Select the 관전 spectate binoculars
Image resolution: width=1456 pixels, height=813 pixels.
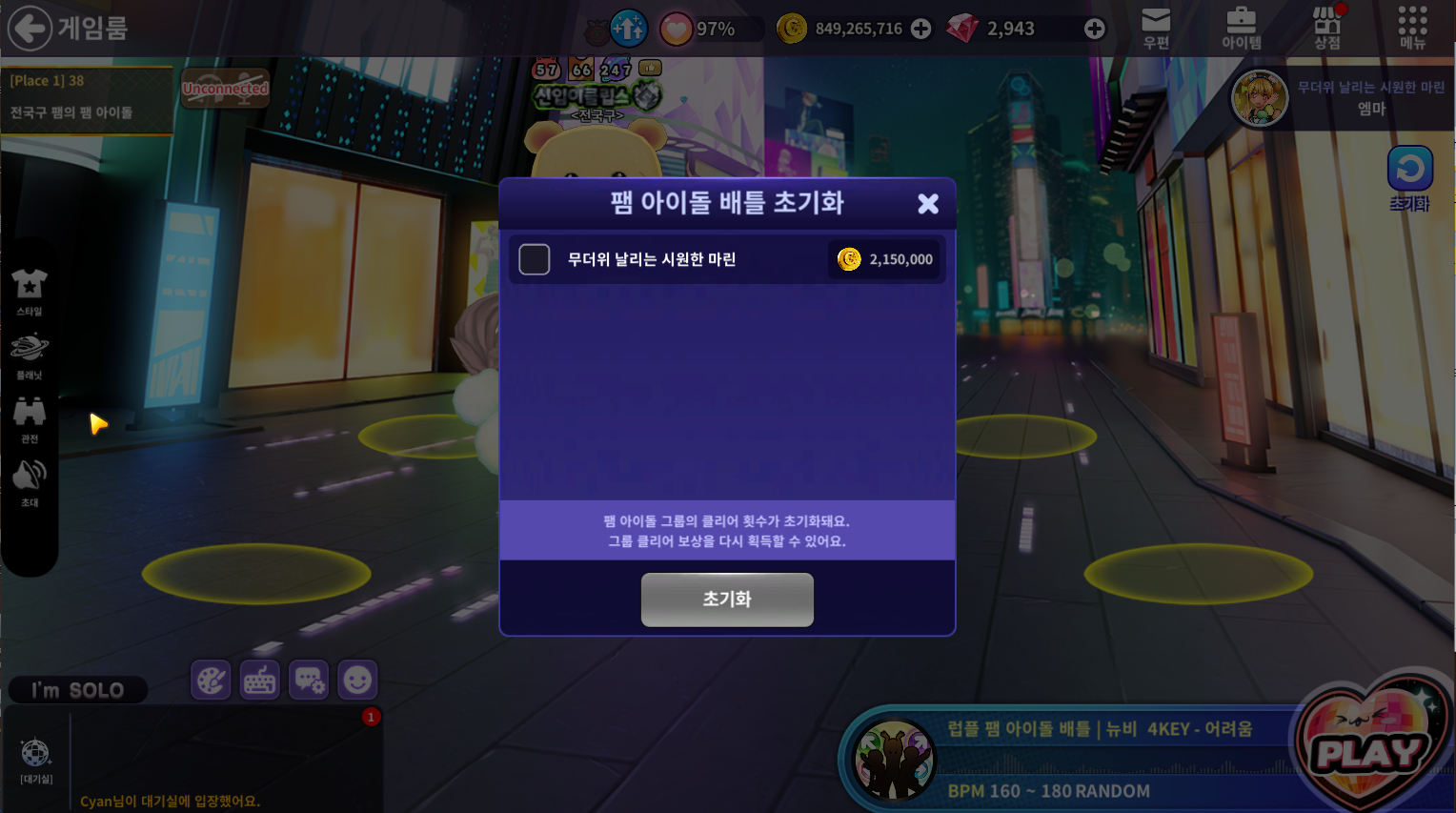(x=30, y=417)
